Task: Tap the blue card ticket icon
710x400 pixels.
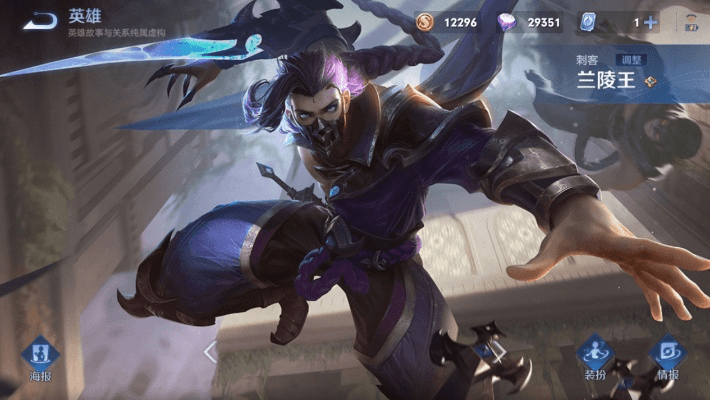Action: pos(589,22)
